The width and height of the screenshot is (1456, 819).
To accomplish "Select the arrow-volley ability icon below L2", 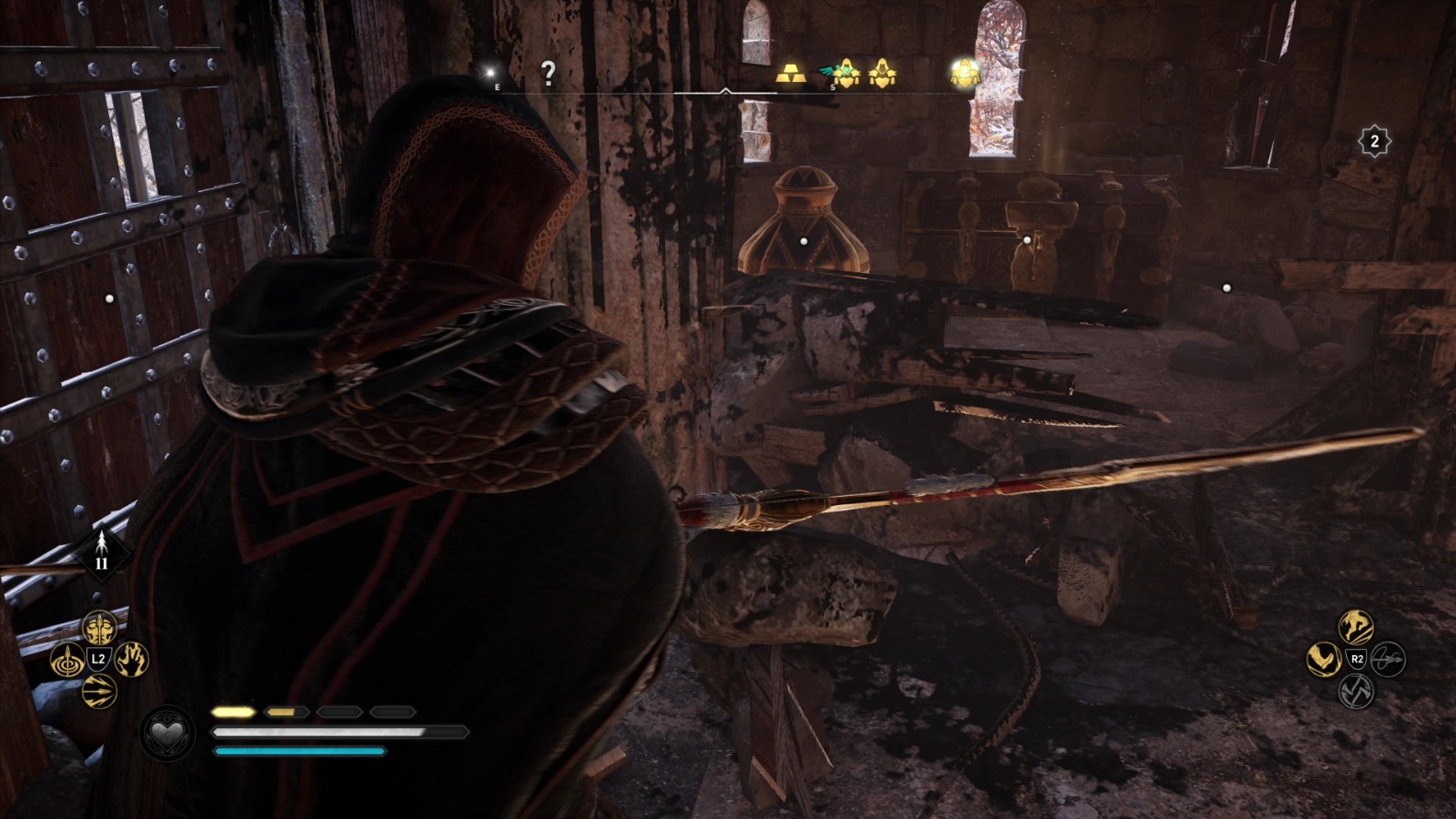I will [x=99, y=690].
